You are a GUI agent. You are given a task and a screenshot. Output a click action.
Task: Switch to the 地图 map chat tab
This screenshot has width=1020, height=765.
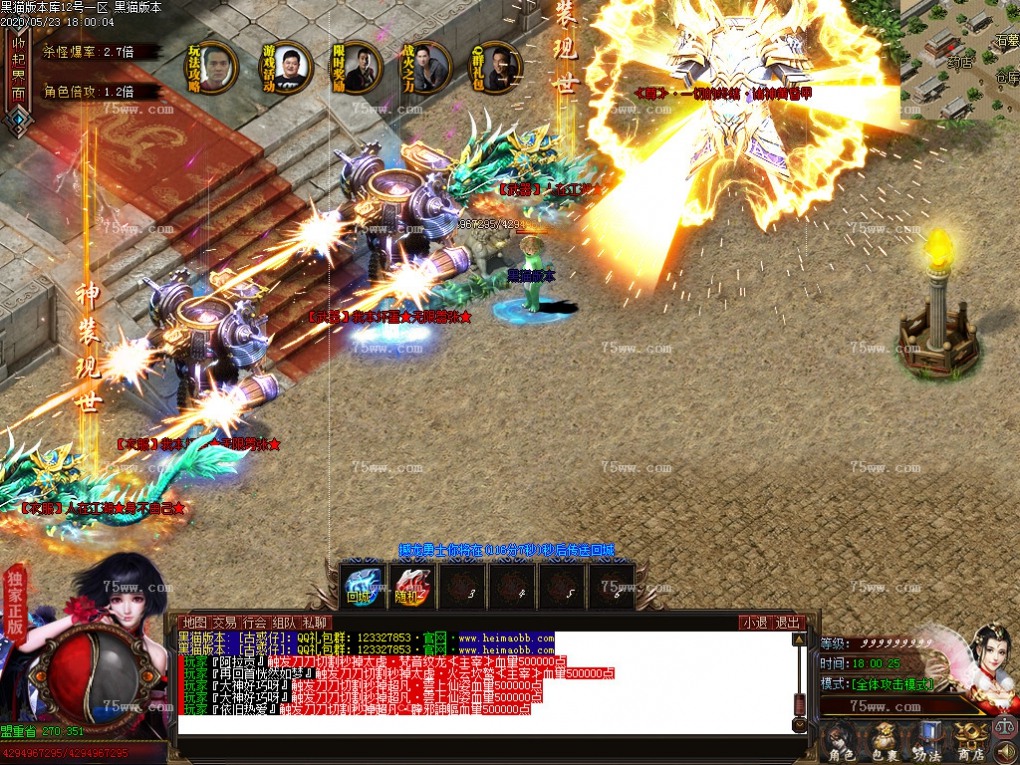[x=194, y=622]
